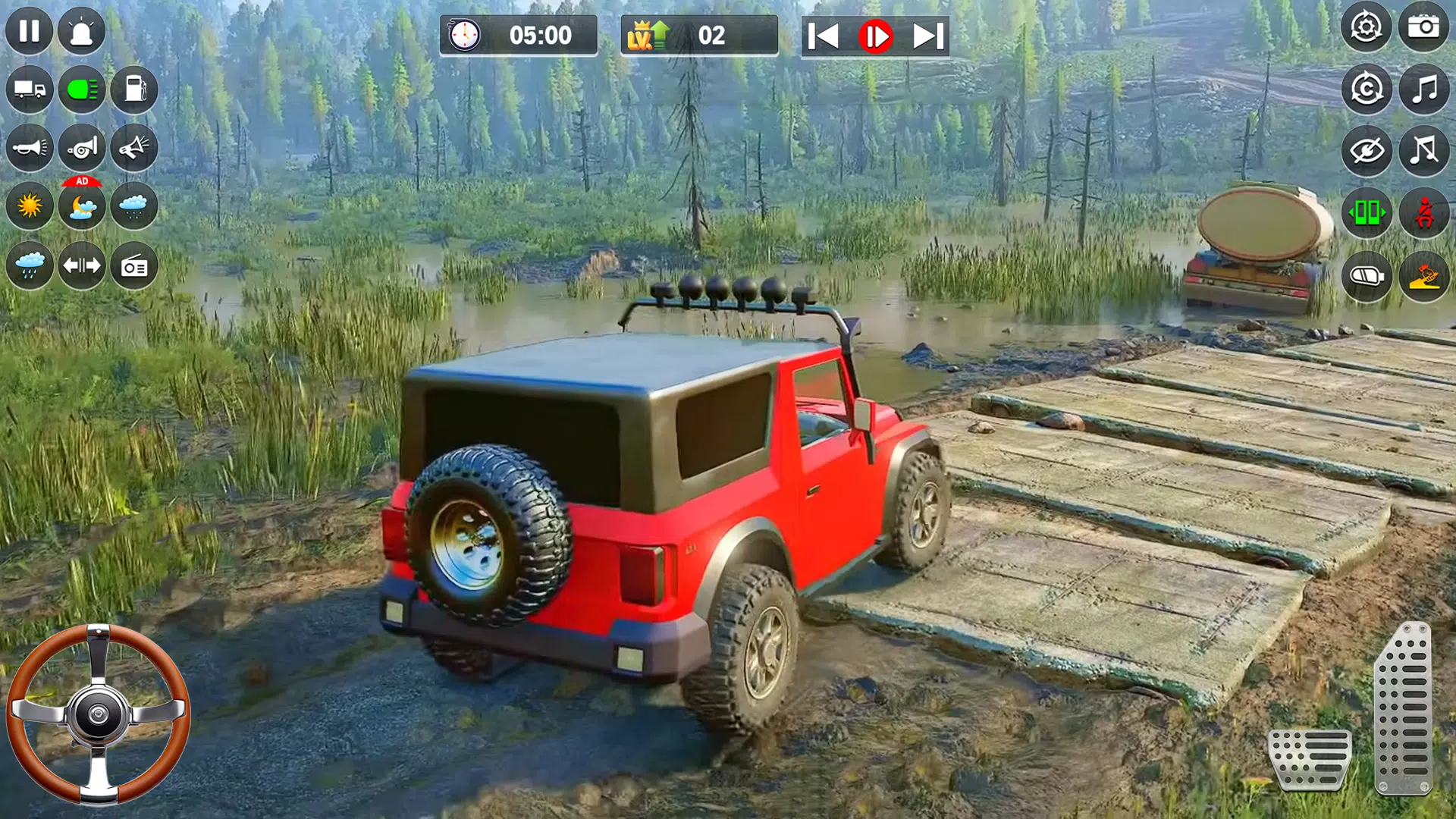
Task: Open the truck selection menu
Action: (29, 91)
